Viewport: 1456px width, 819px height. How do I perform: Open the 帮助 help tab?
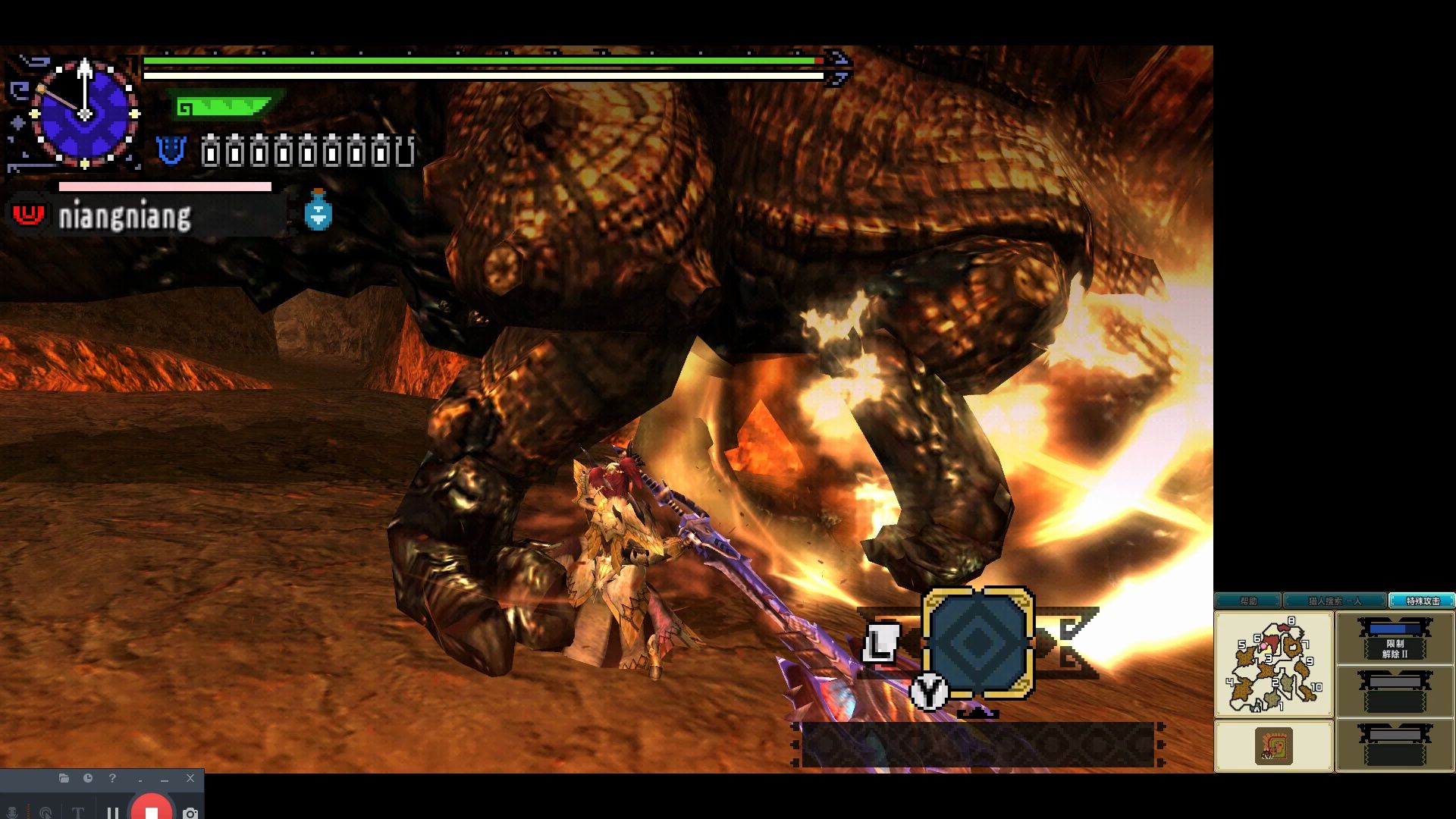click(1248, 601)
